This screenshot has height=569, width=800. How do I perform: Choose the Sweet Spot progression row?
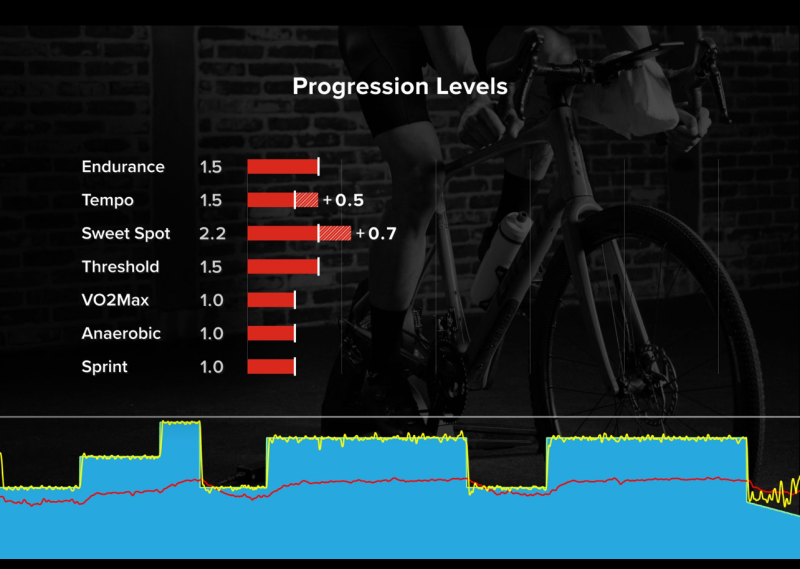pyautogui.click(x=126, y=234)
